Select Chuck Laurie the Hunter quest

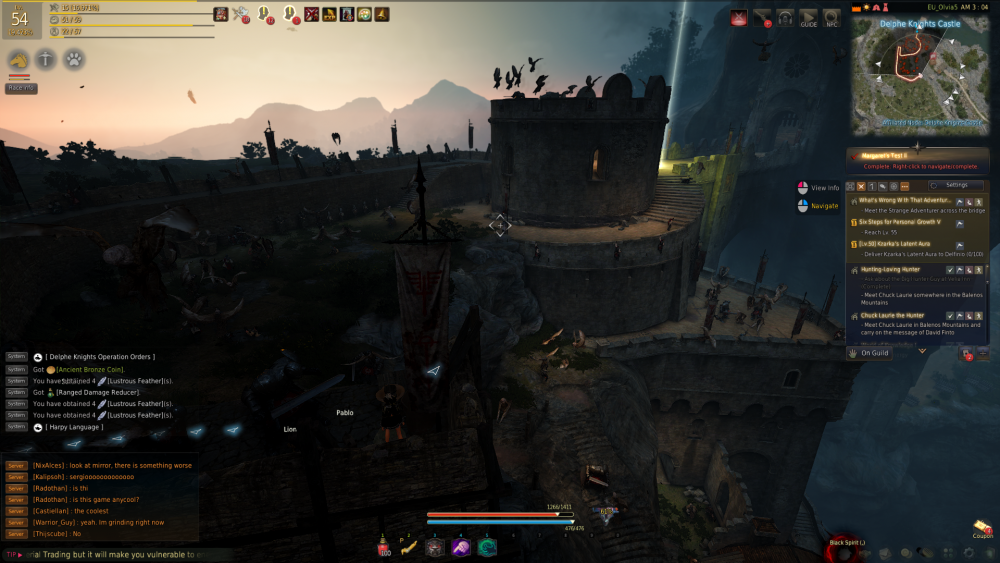click(x=893, y=315)
